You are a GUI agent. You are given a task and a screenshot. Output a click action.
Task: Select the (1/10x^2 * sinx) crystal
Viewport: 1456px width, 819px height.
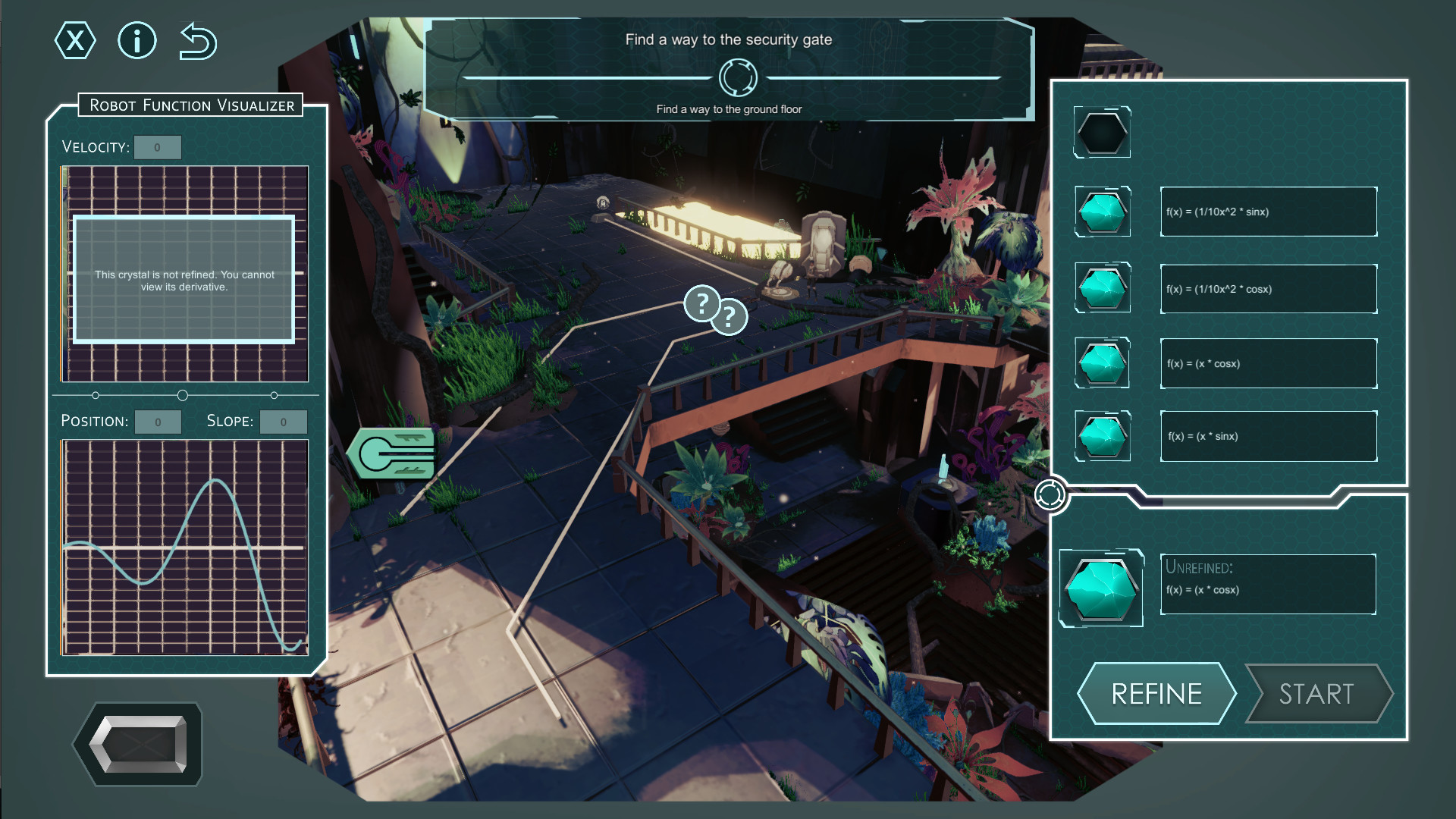1103,212
